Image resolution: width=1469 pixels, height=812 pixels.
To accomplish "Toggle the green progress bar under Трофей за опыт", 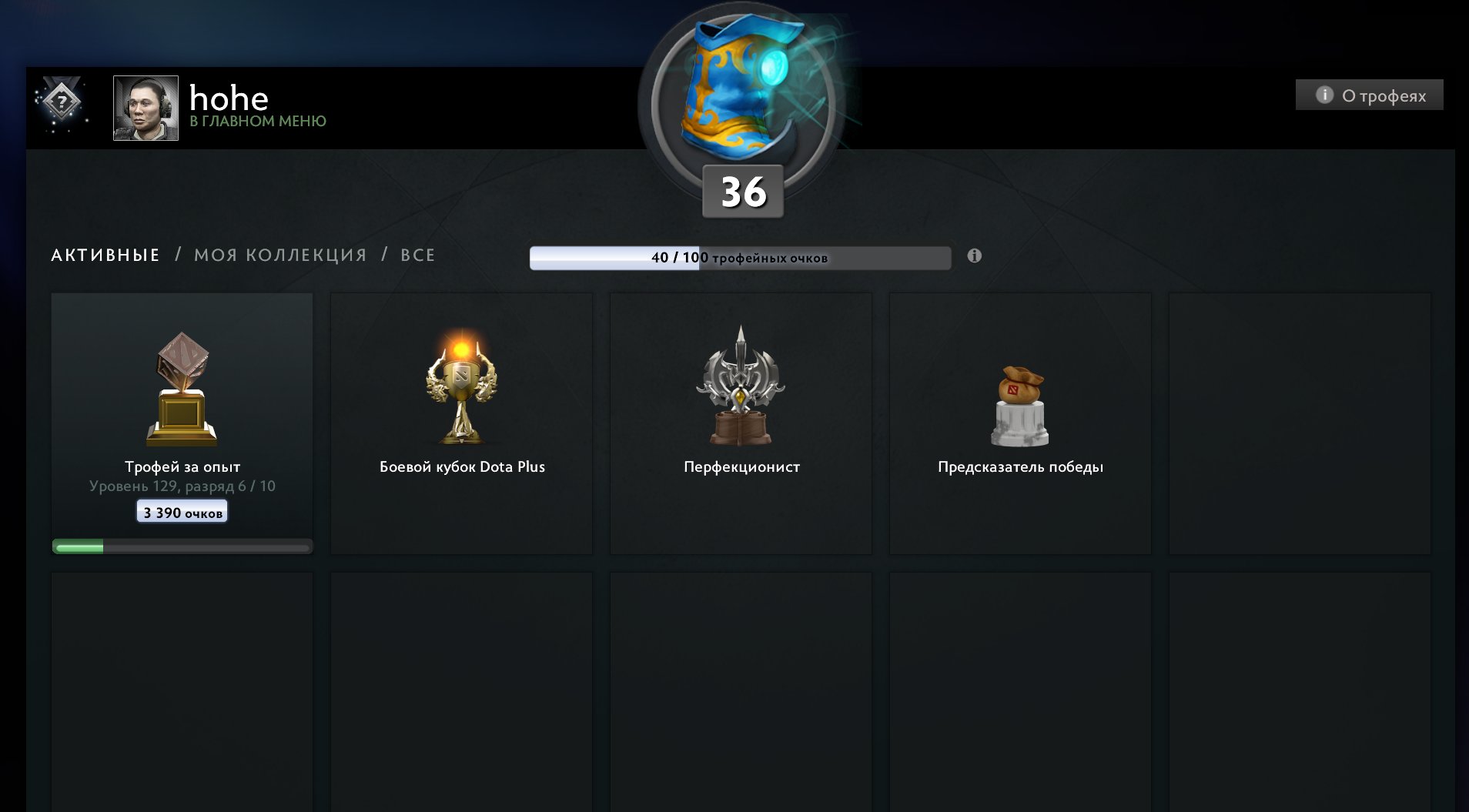I will 182,546.
